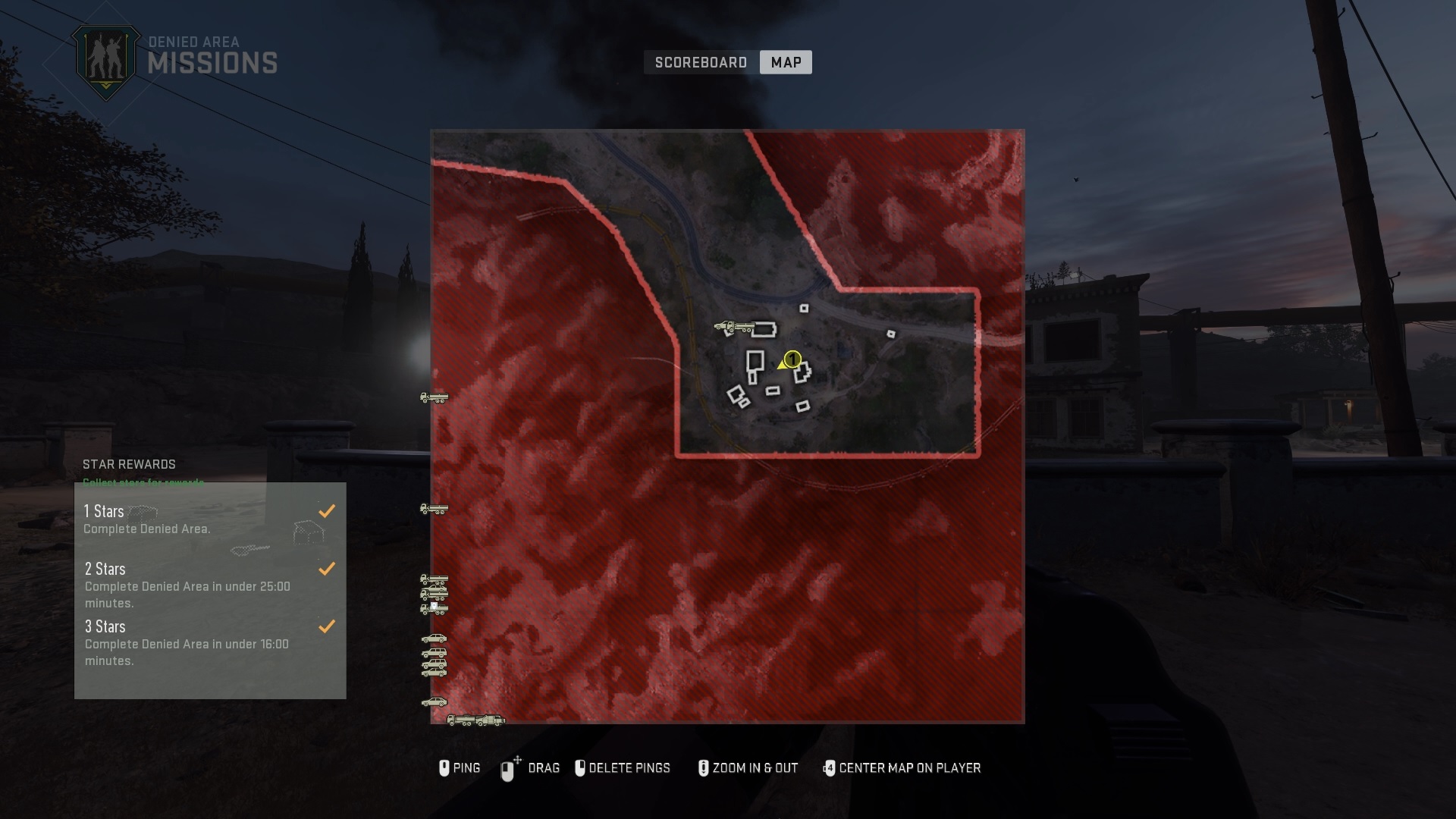Toggle the checkmark for 1 Stars reward
Image resolution: width=1456 pixels, height=819 pixels.
(x=328, y=510)
